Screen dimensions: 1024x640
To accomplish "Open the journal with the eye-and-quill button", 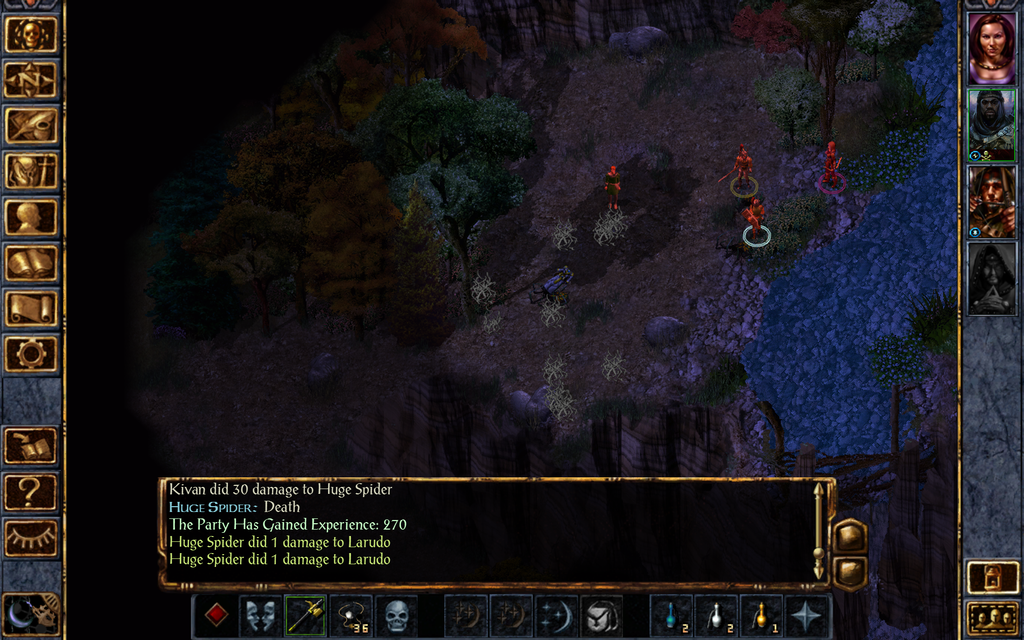I will [31, 125].
